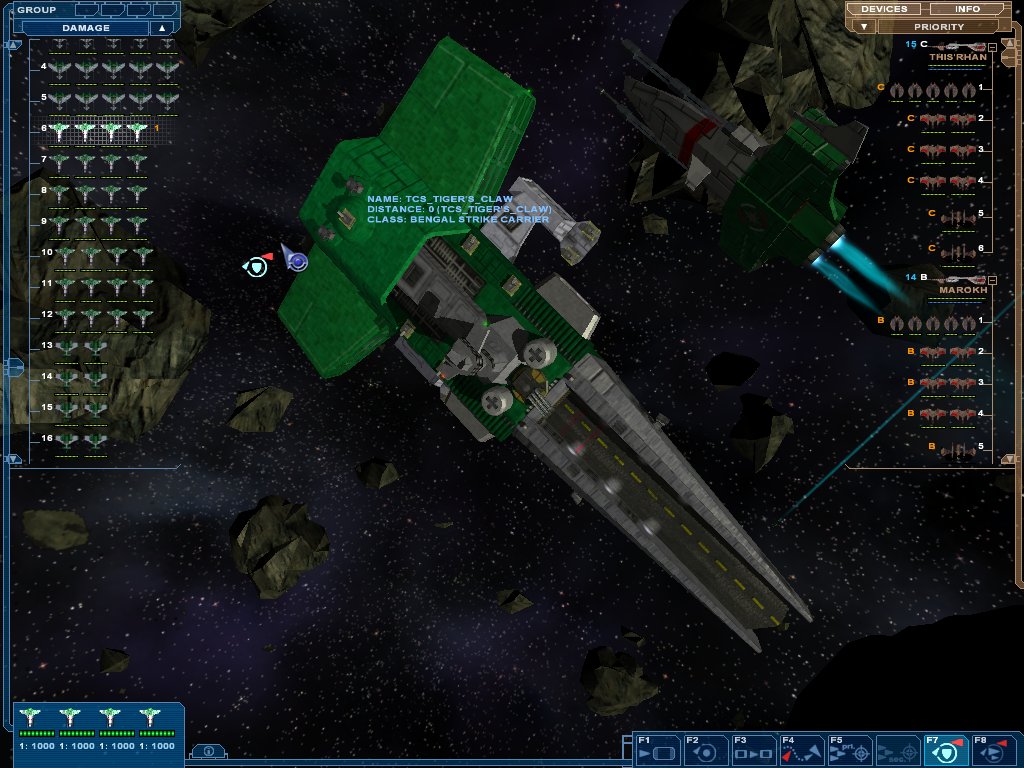Choose the F3 command button

(753, 750)
